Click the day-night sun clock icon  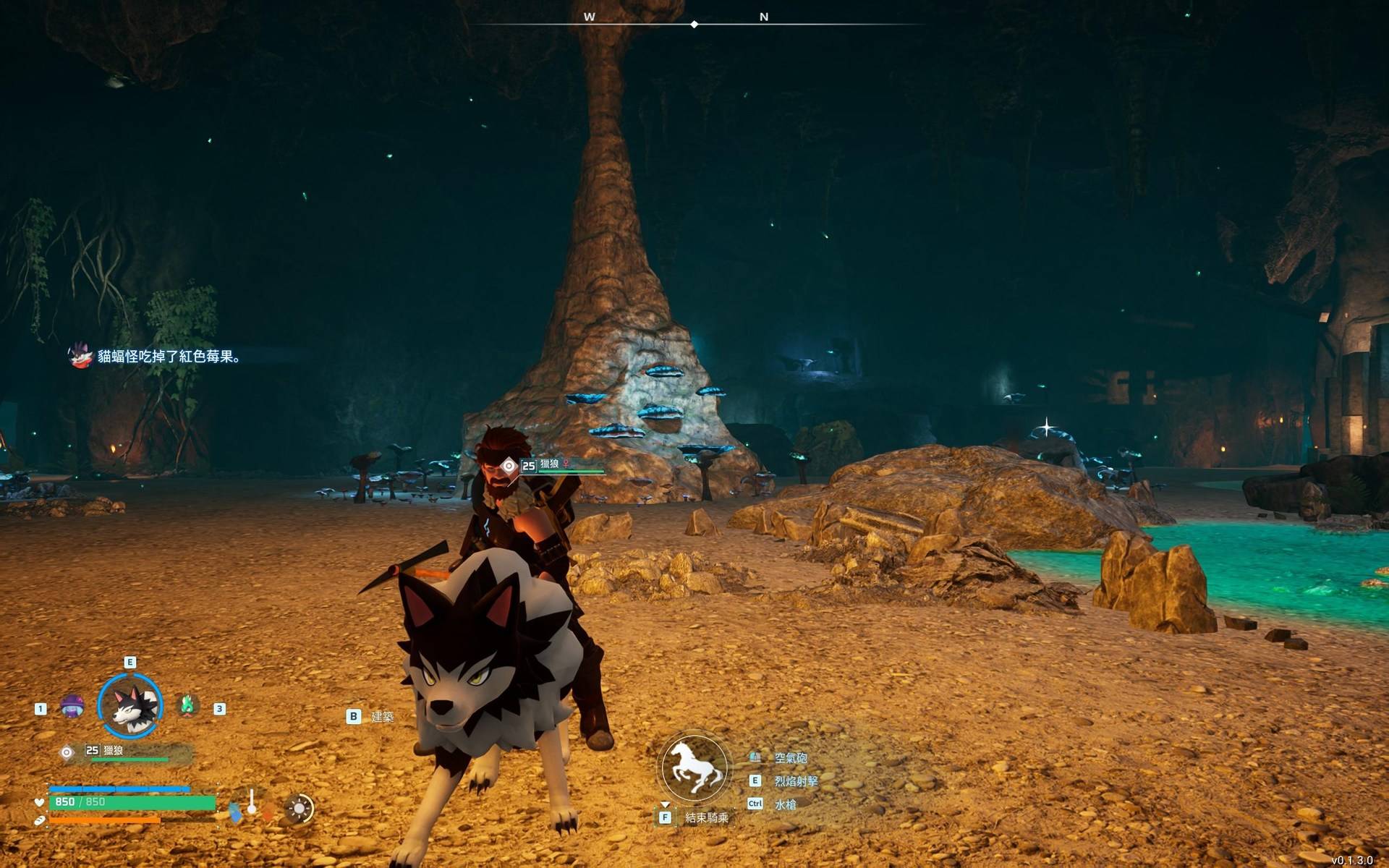(x=299, y=809)
